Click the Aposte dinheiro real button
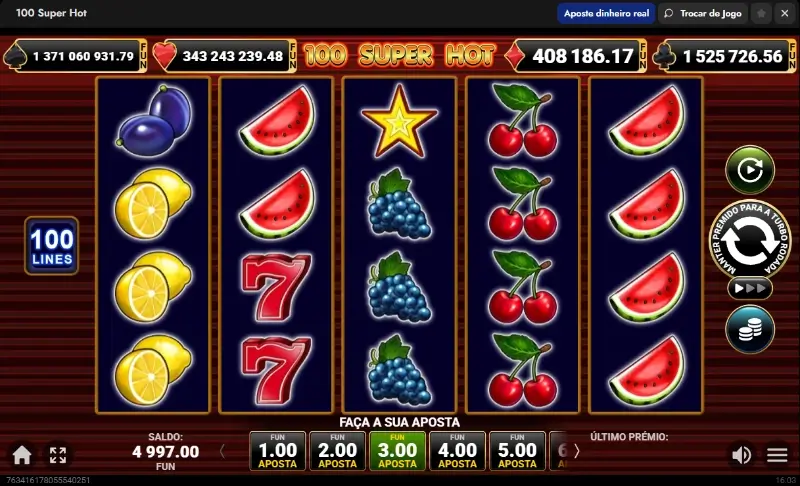 [x=606, y=13]
